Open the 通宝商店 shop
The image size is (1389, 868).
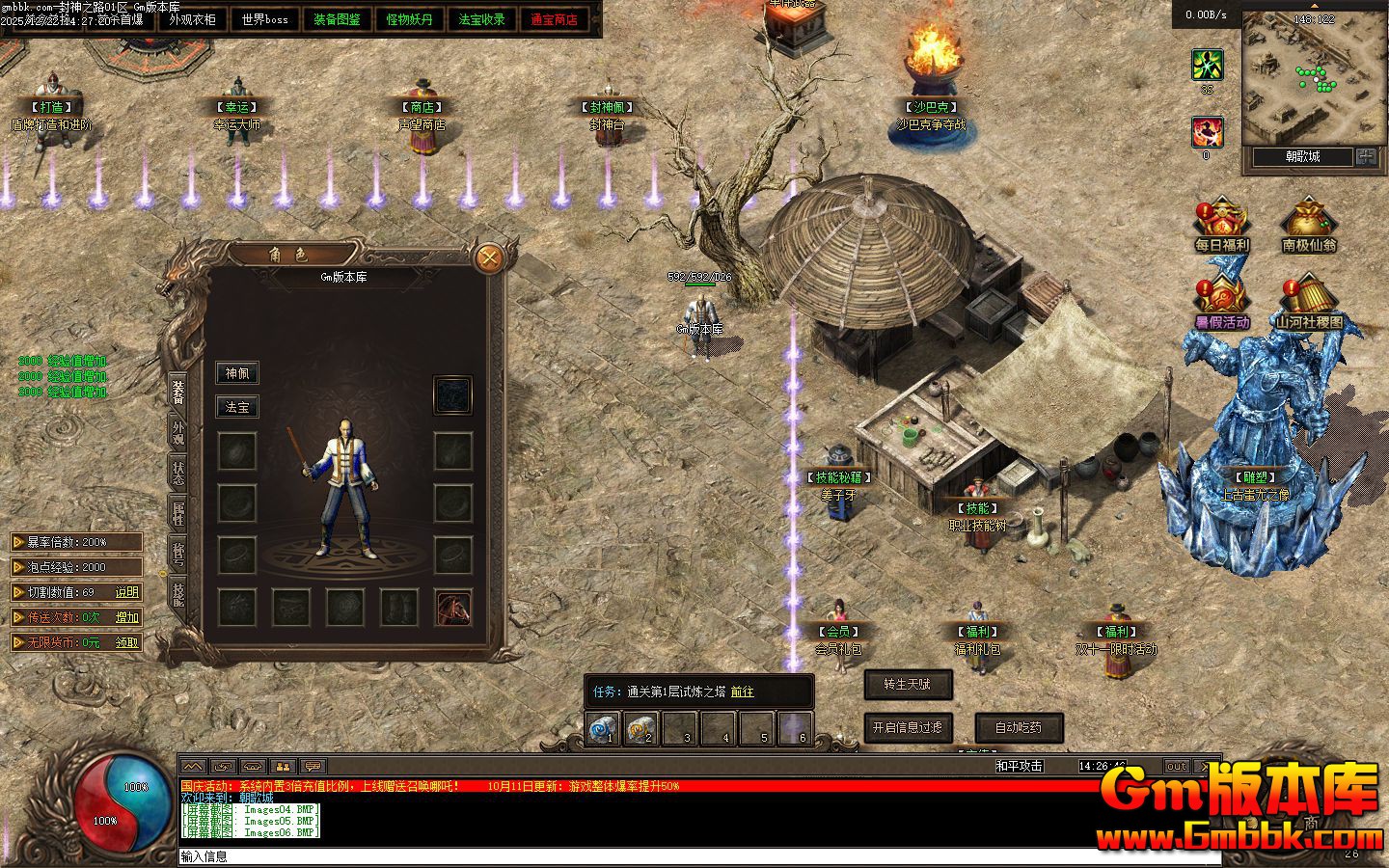pyautogui.click(x=554, y=19)
